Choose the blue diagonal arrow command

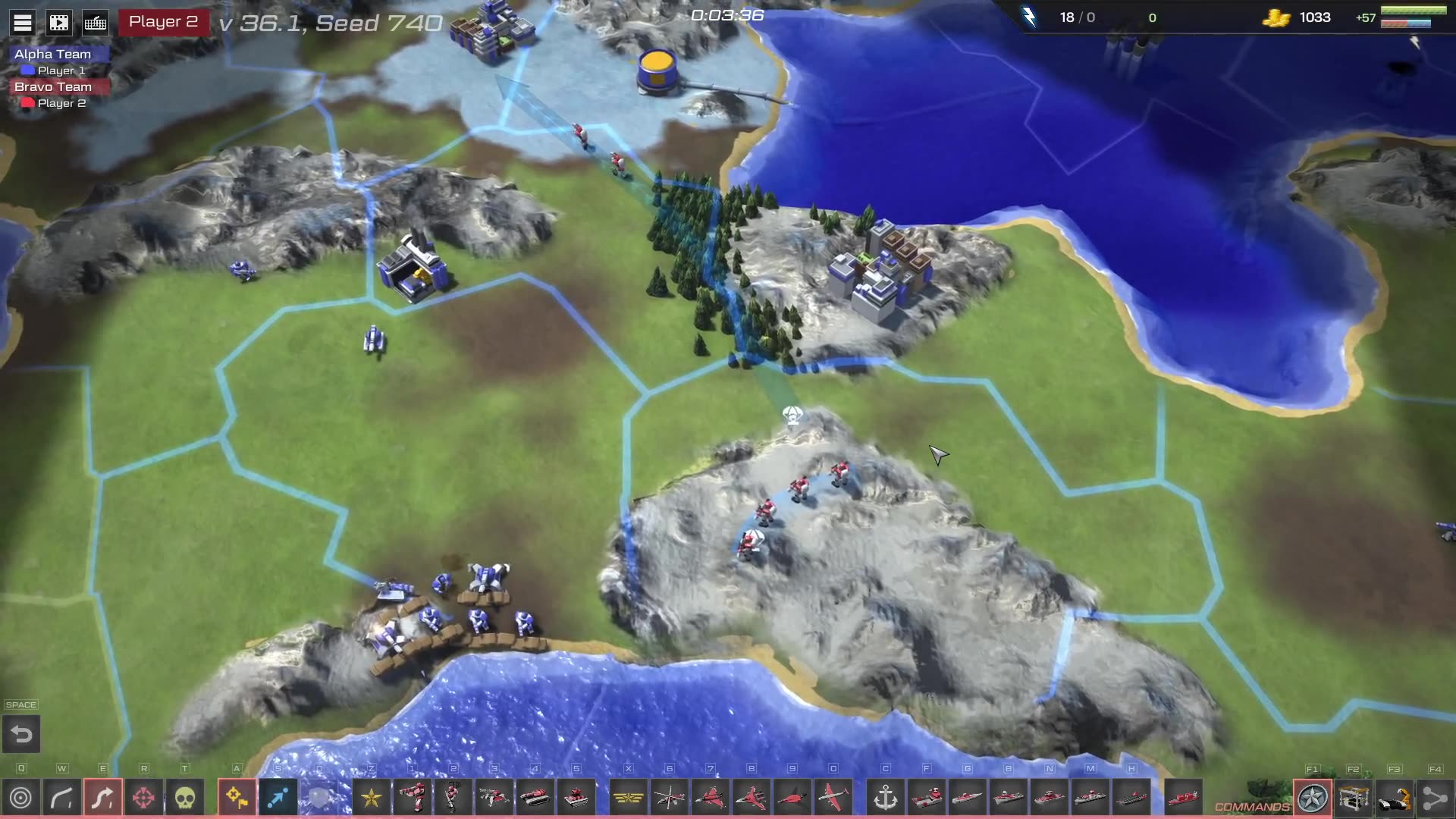click(x=278, y=798)
